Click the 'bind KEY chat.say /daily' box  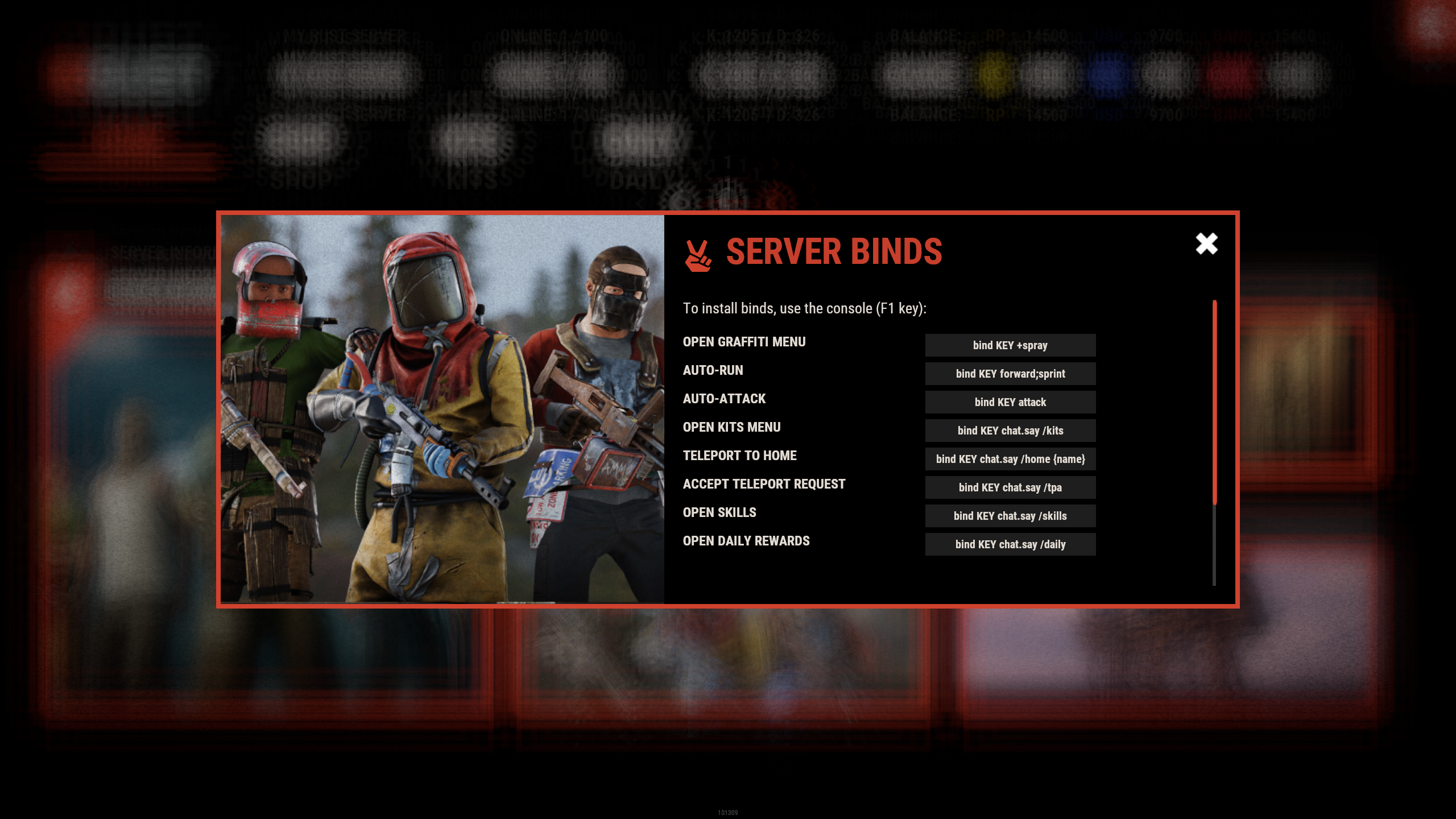1010,544
